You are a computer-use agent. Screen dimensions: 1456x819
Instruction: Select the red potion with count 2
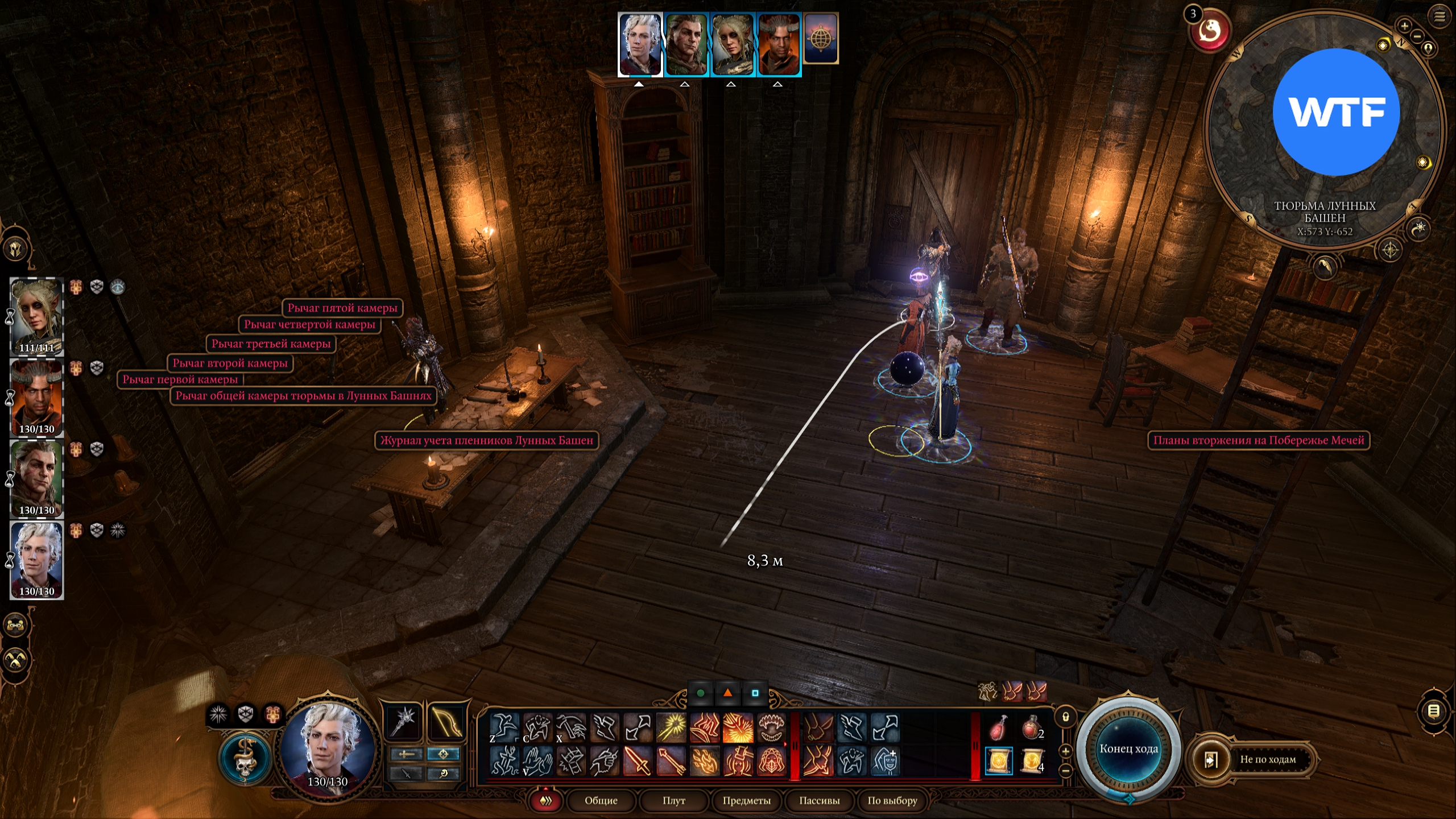pyautogui.click(x=1032, y=727)
